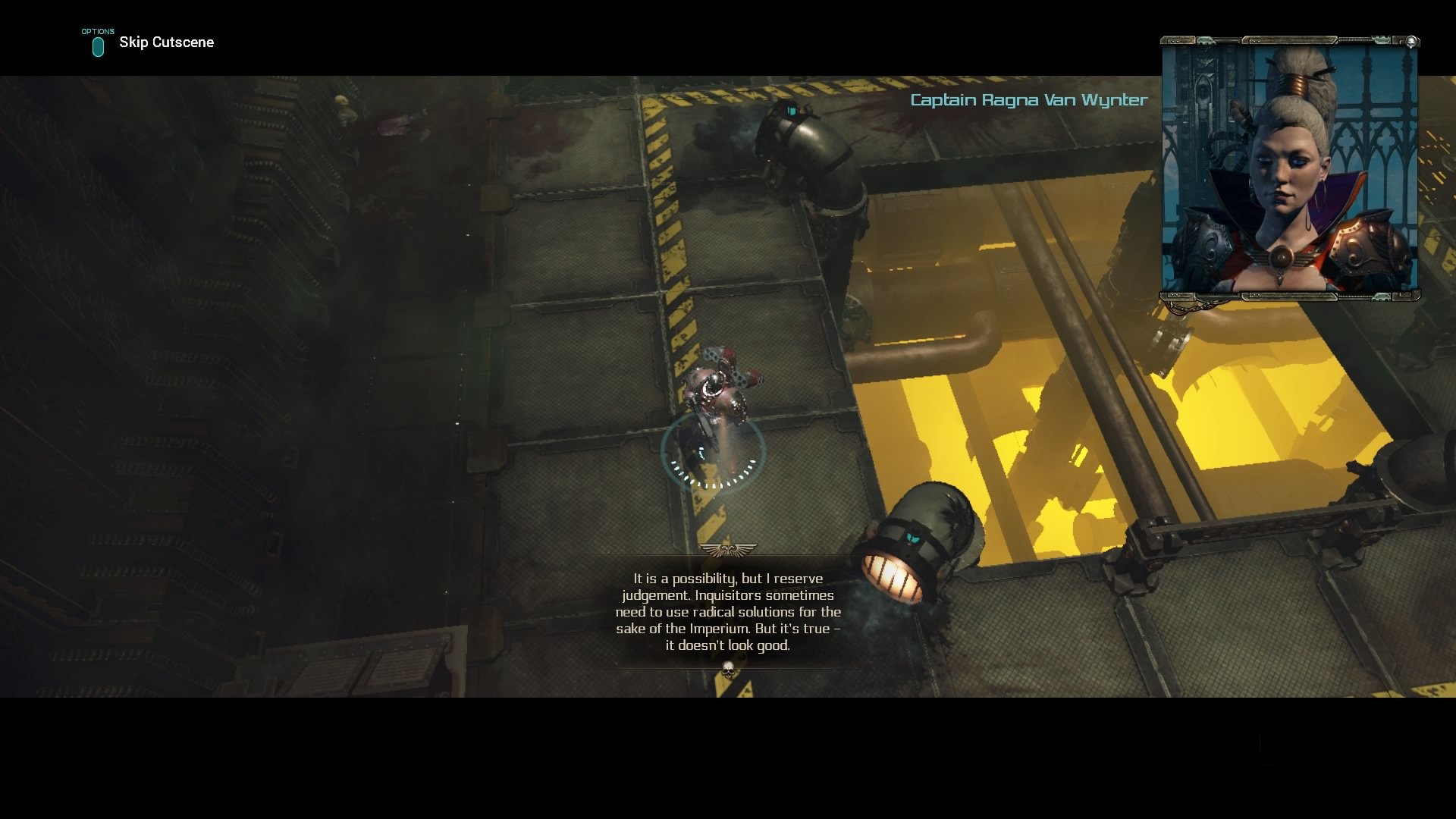Screen dimensions: 1456x819
Task: Toggle the glowing circle under the armored character
Action: 714,450
